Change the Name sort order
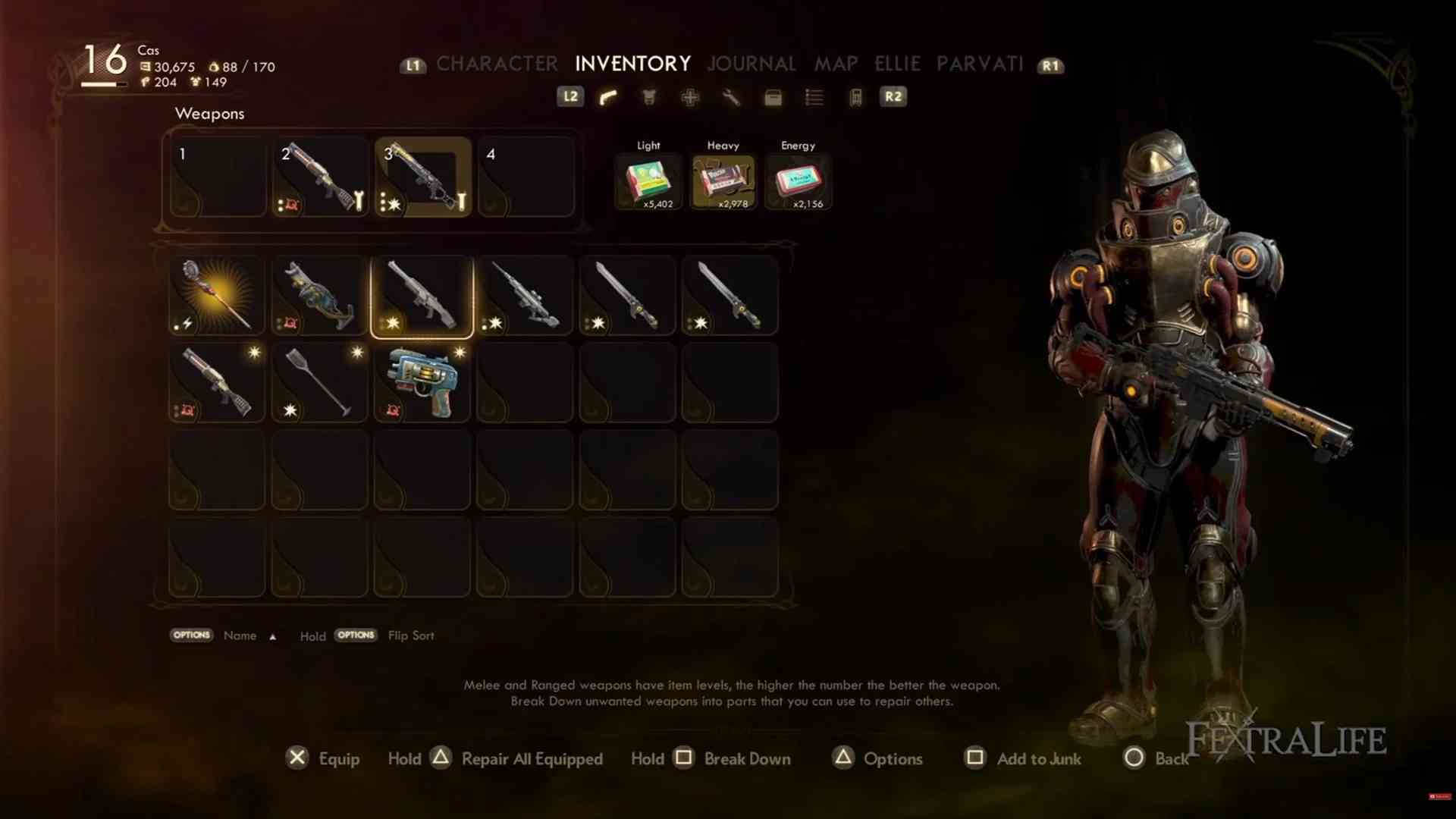 pyautogui.click(x=240, y=635)
